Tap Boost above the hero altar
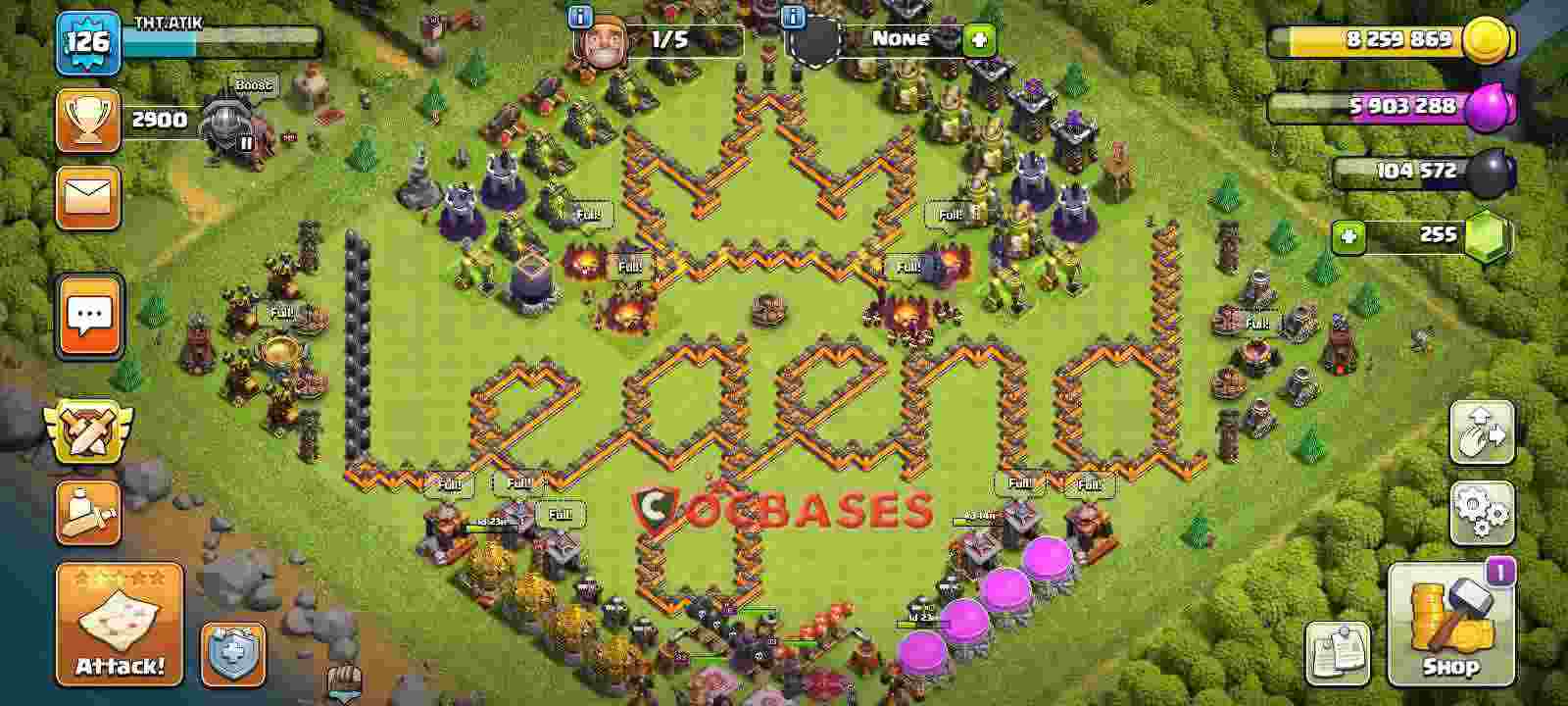 pos(253,83)
